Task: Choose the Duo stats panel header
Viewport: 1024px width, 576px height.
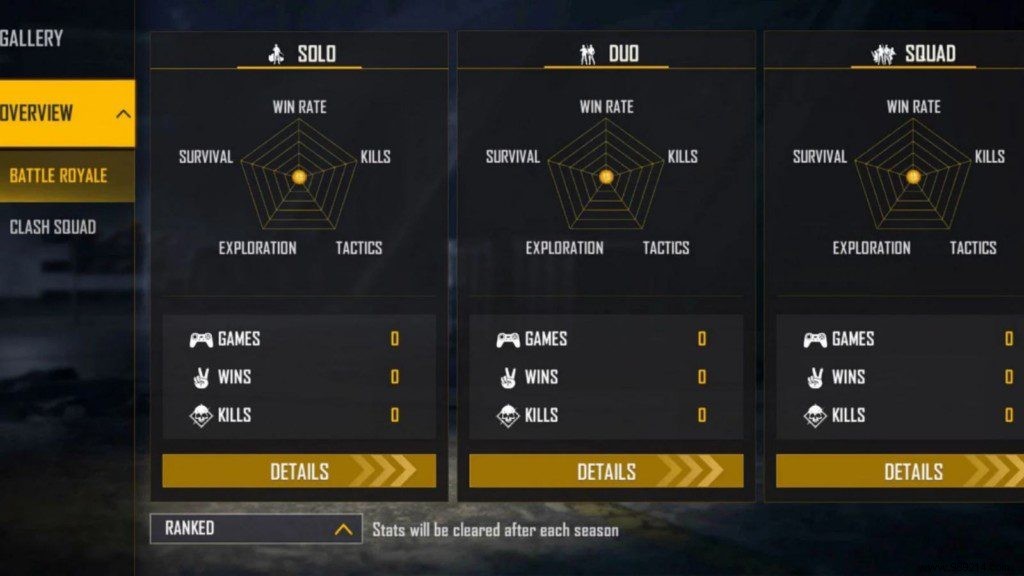Action: (x=607, y=54)
